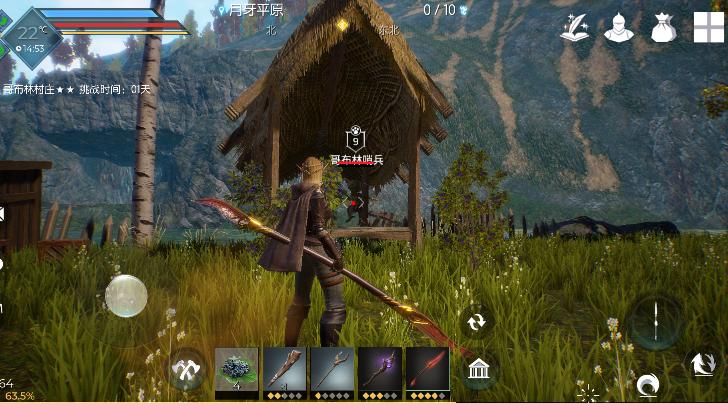Viewport: 728px width, 403px height.
Task: Select the blue ore hotbar slot
Action: click(x=237, y=369)
